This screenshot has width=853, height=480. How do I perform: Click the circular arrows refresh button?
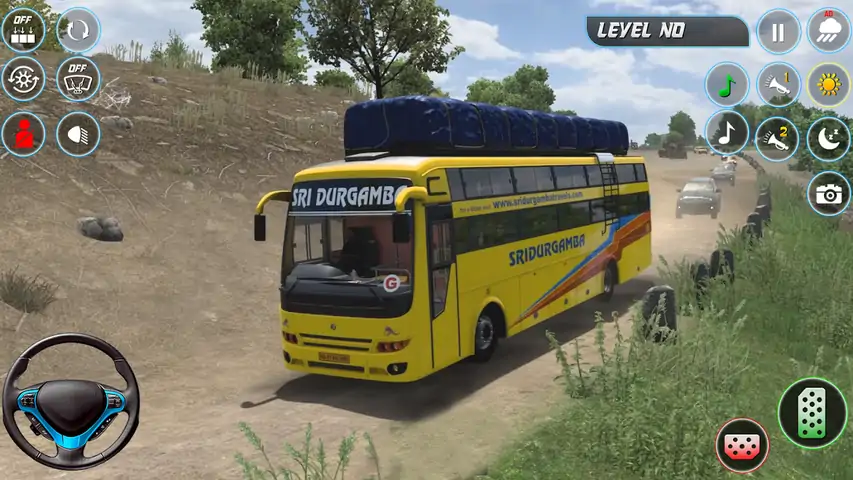(78, 30)
